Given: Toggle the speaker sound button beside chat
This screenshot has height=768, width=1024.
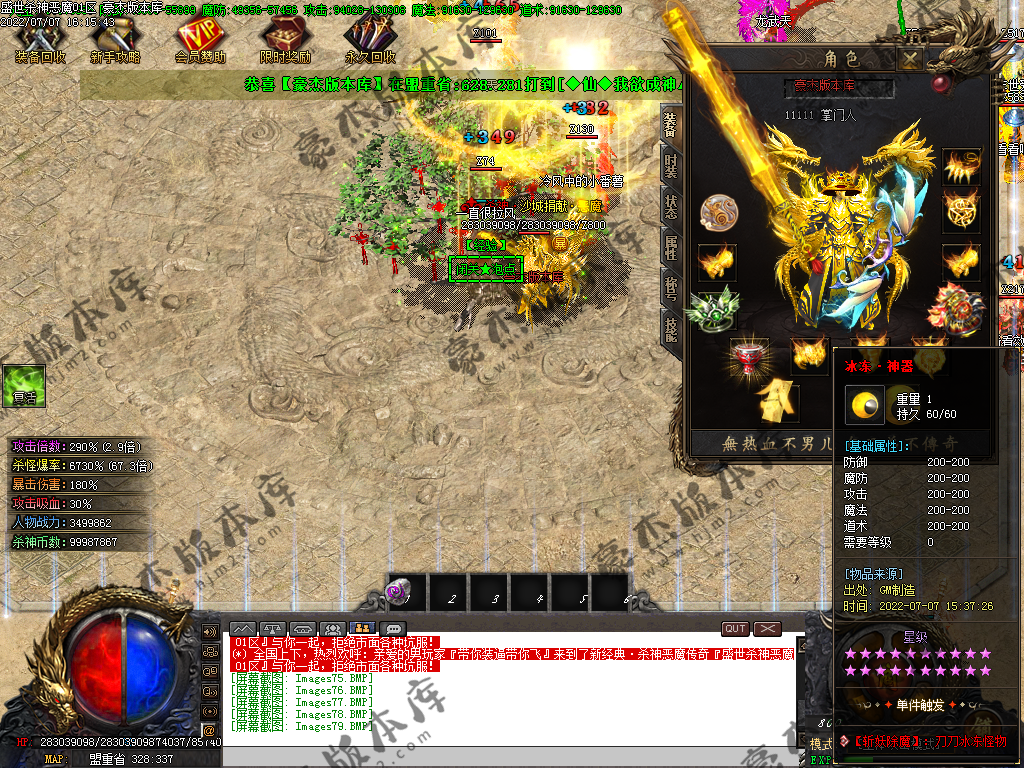Looking at the screenshot, I should 210,632.
